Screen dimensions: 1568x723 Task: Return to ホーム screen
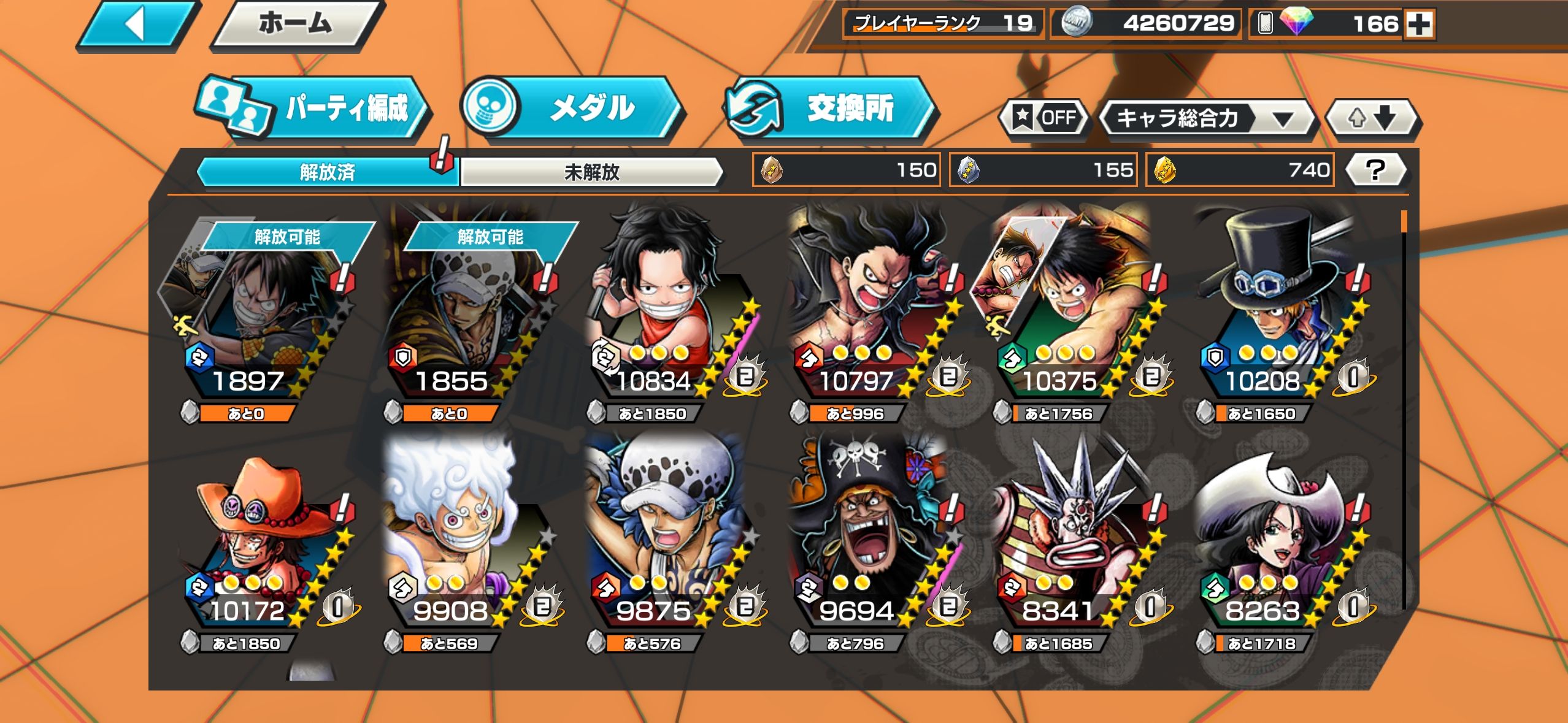[x=296, y=25]
